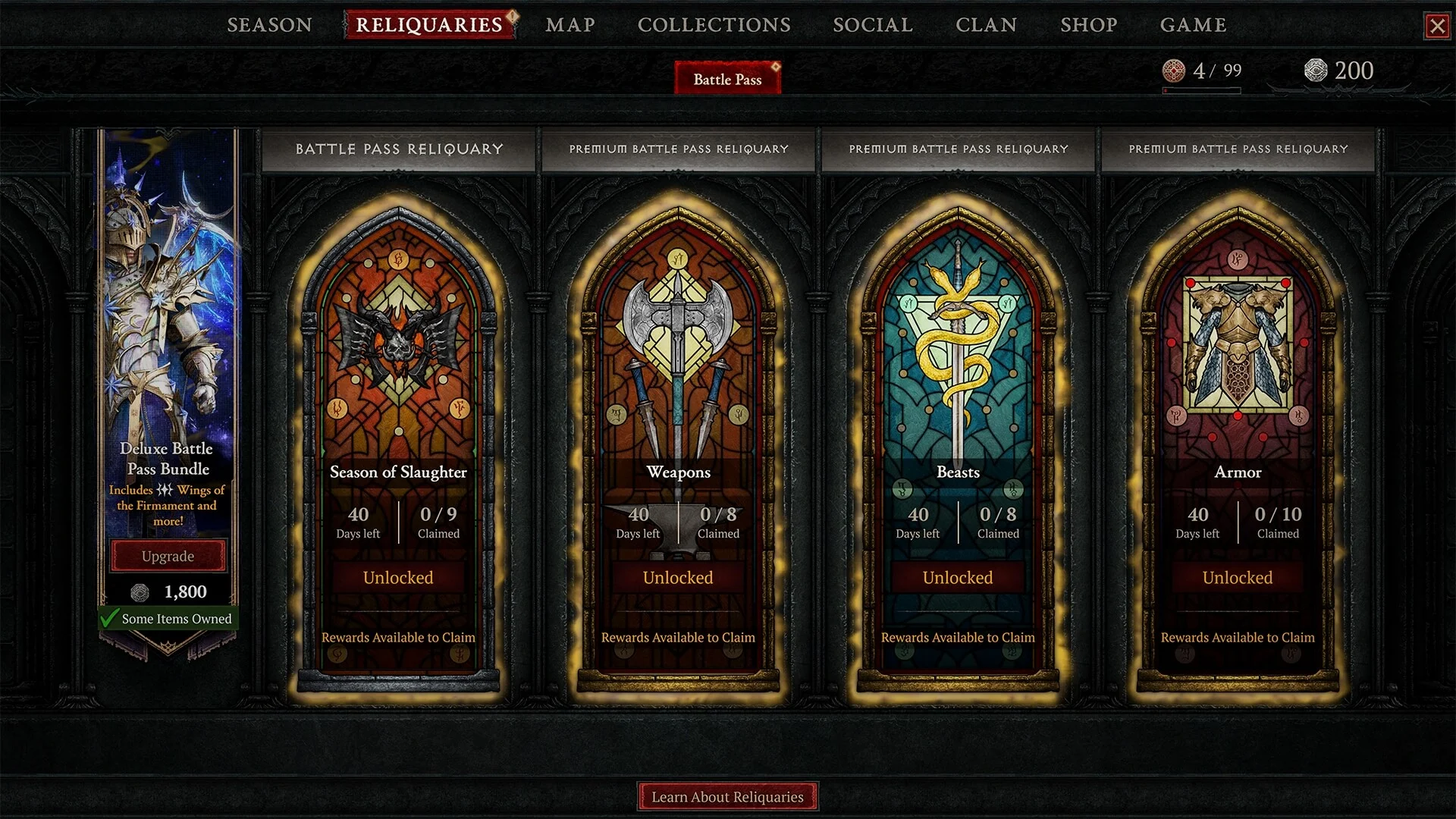This screenshot has width=1456, height=819.
Task: Click Learn About Reliquaries
Action: 727,796
